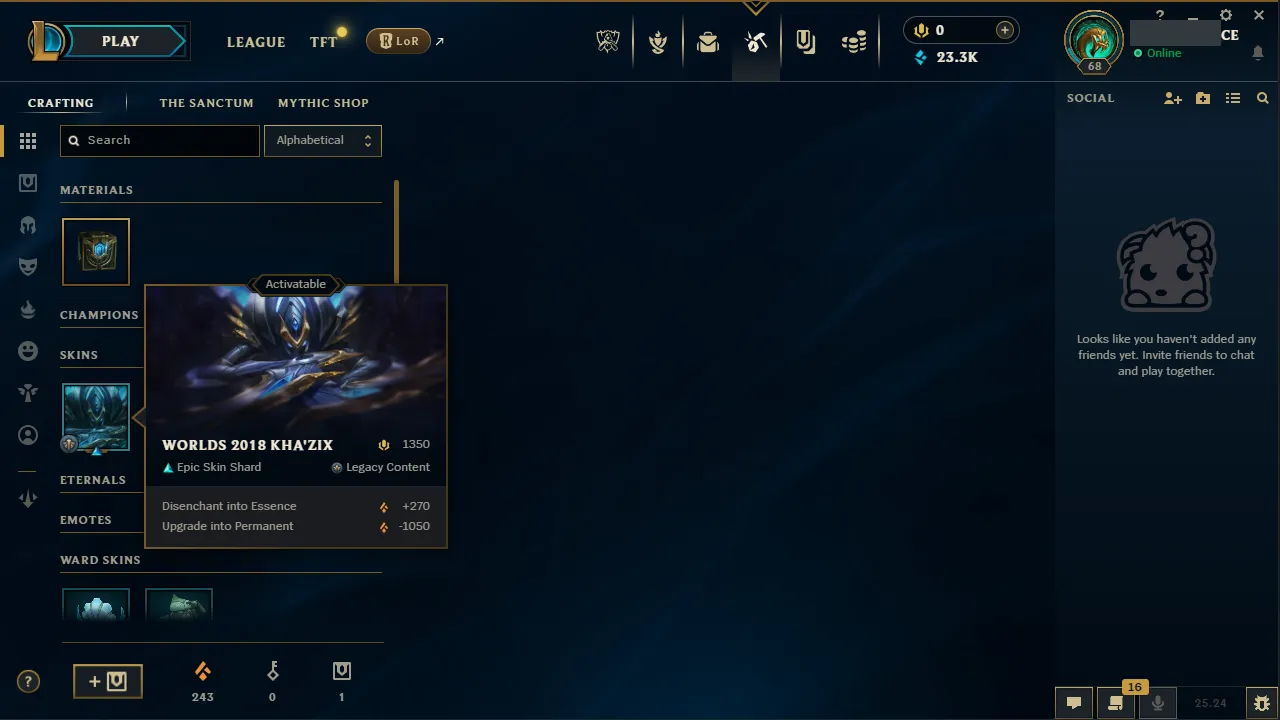Open the Esports Worlds trophy icon

[x=608, y=41]
